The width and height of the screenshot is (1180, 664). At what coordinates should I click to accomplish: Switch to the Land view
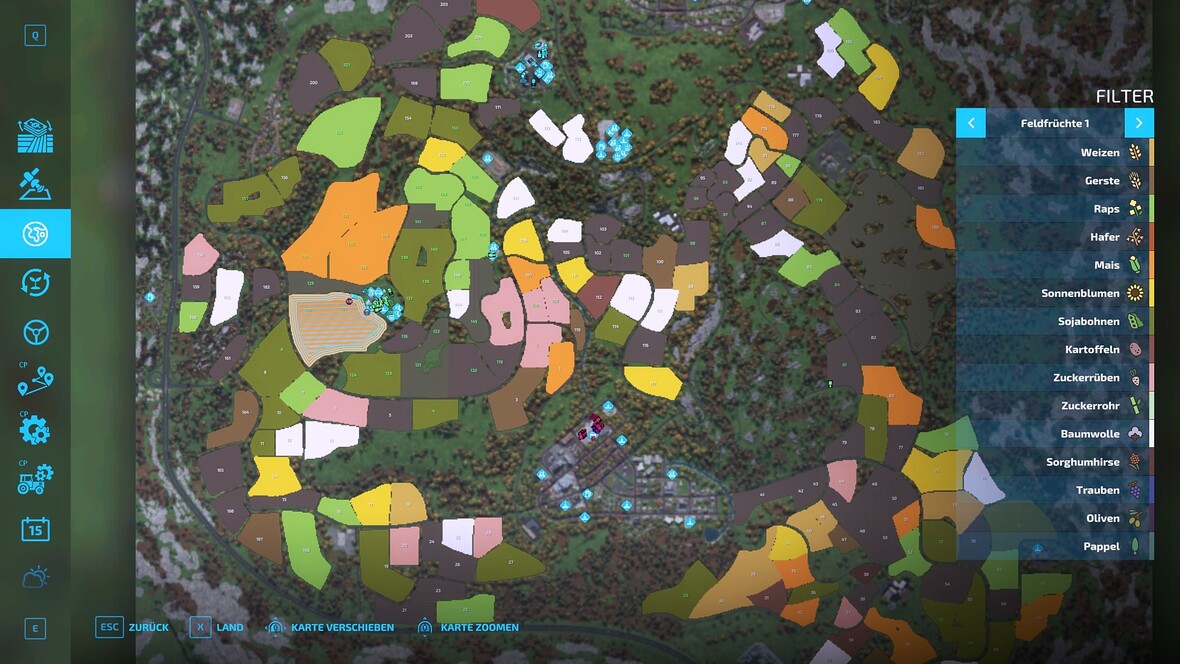(216, 627)
